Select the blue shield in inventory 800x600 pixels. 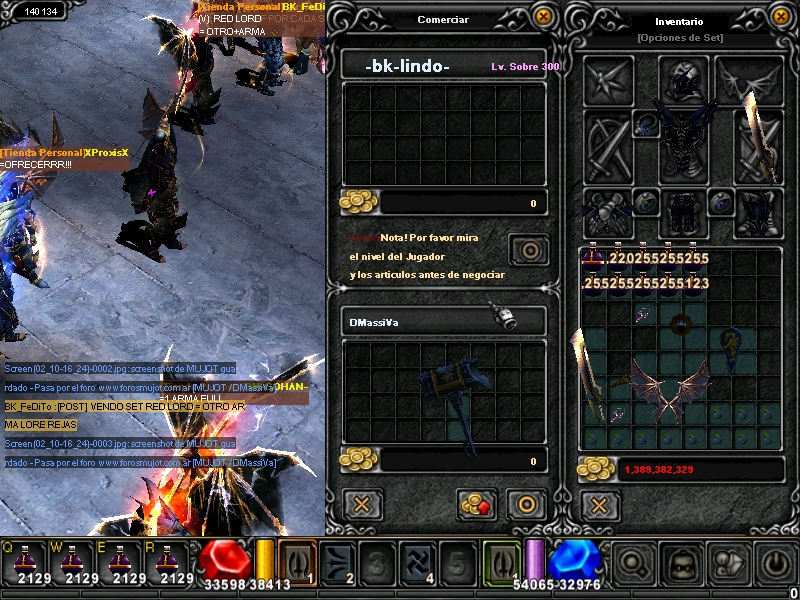733,345
